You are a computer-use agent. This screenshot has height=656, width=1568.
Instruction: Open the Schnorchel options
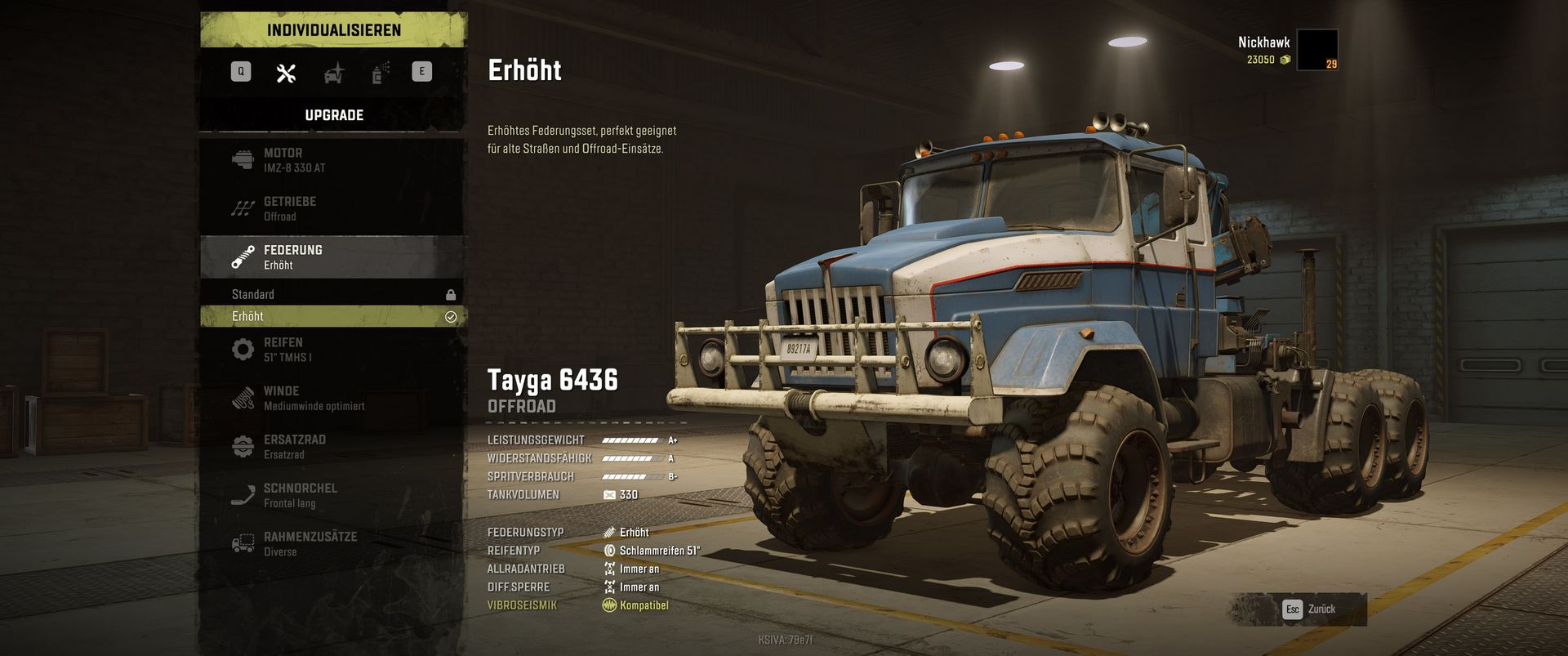333,495
